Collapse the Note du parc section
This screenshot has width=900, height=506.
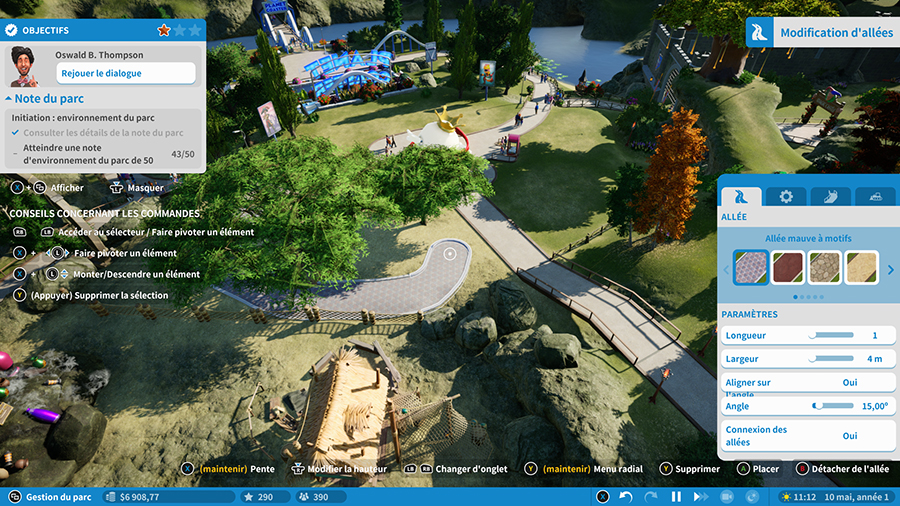(9, 99)
